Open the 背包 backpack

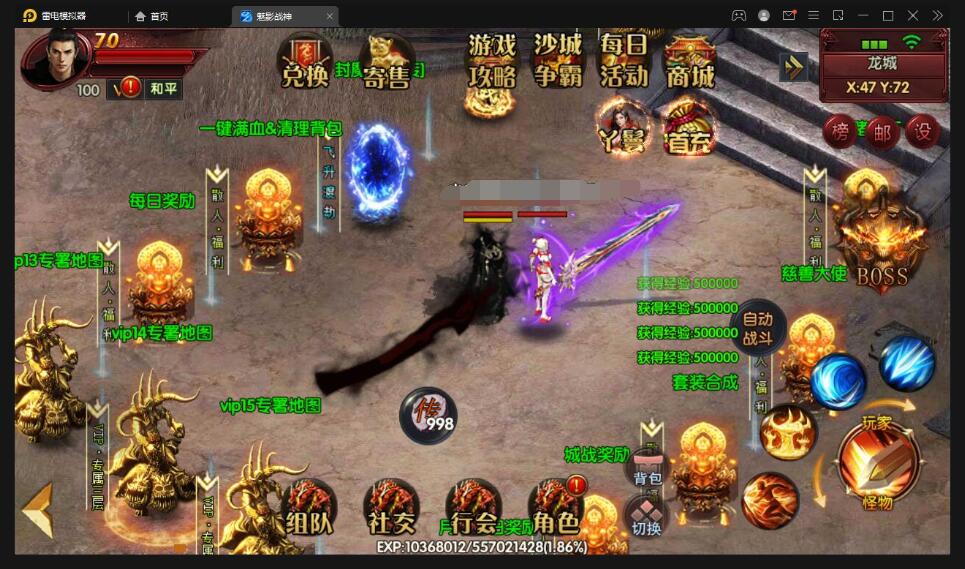coord(648,472)
